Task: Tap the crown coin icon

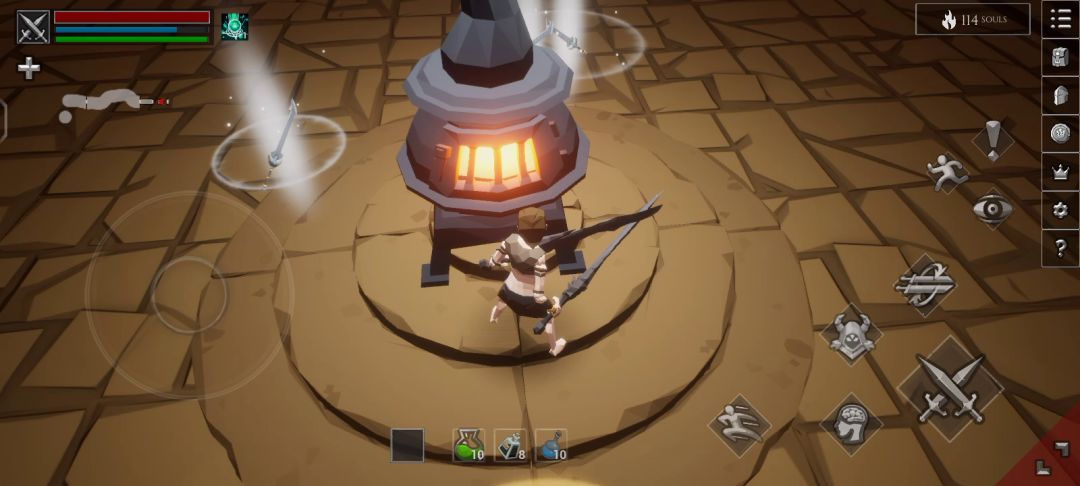Action: [x=1060, y=133]
